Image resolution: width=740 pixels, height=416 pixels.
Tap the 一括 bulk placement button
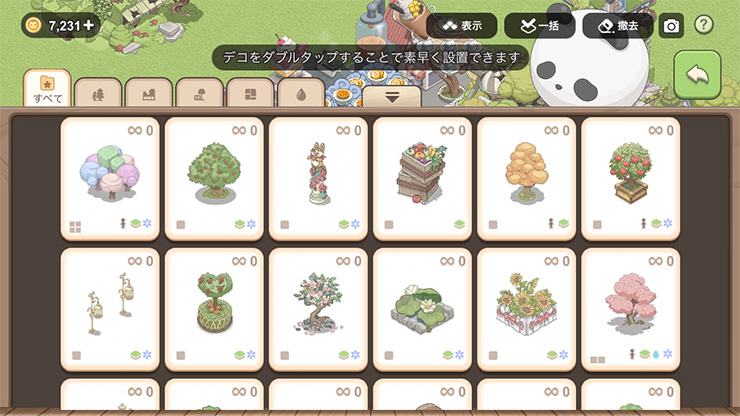[539, 26]
